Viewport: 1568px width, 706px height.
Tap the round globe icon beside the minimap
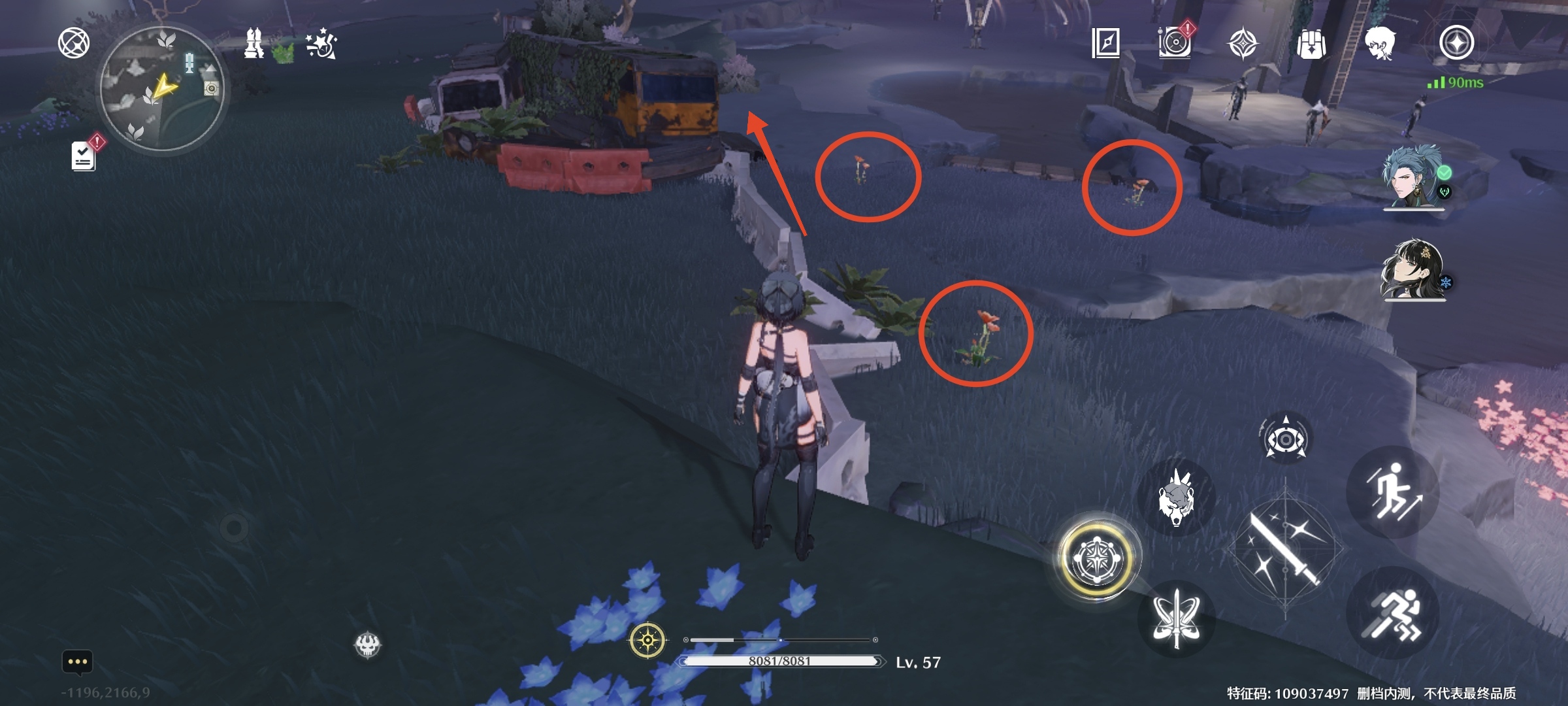pyautogui.click(x=74, y=44)
